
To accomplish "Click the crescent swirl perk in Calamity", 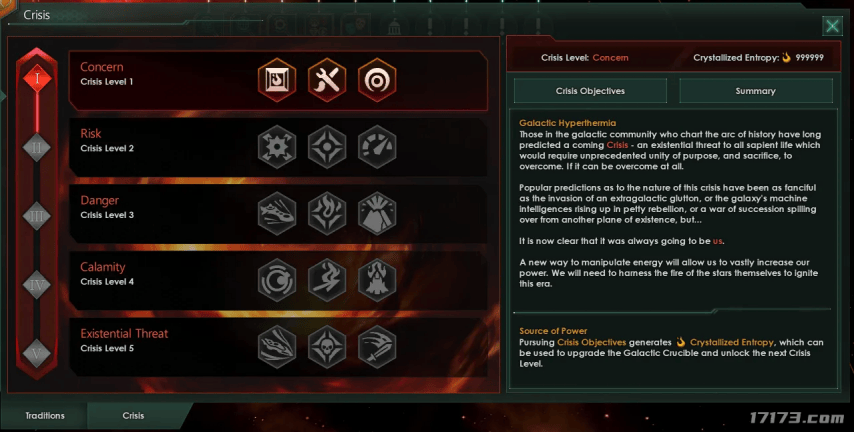I will pos(277,280).
